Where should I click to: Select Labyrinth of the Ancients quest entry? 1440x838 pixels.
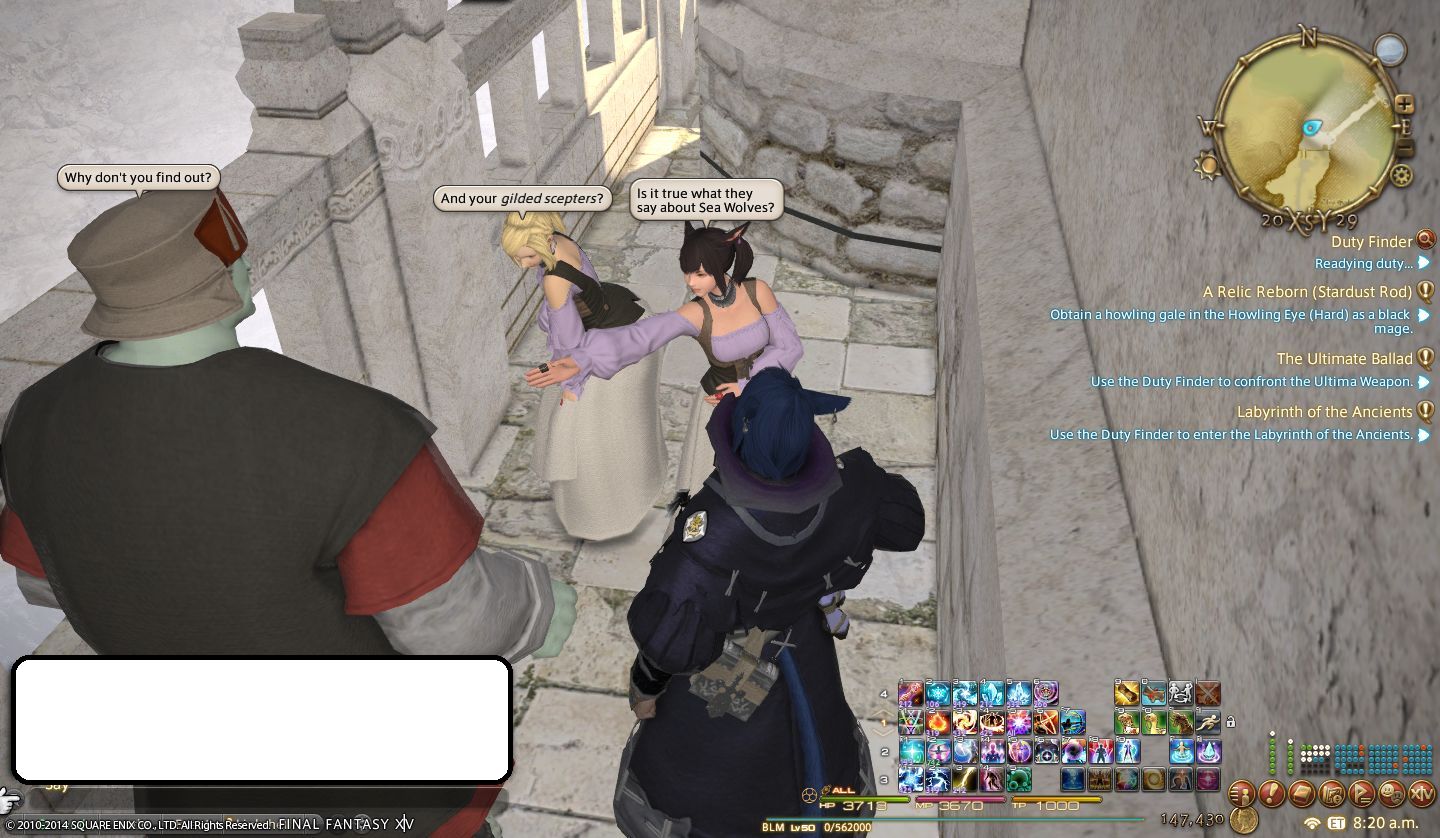click(x=1324, y=411)
